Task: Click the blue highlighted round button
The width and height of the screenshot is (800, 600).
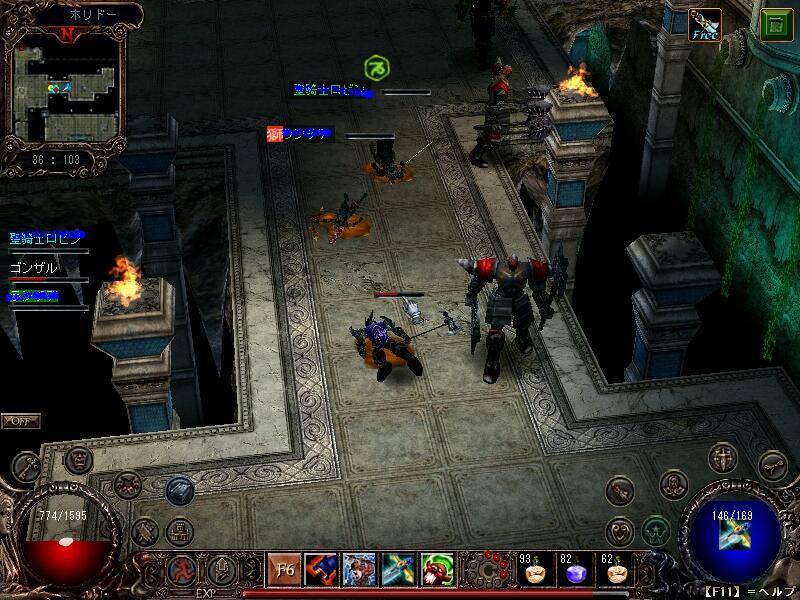Action: point(180,489)
